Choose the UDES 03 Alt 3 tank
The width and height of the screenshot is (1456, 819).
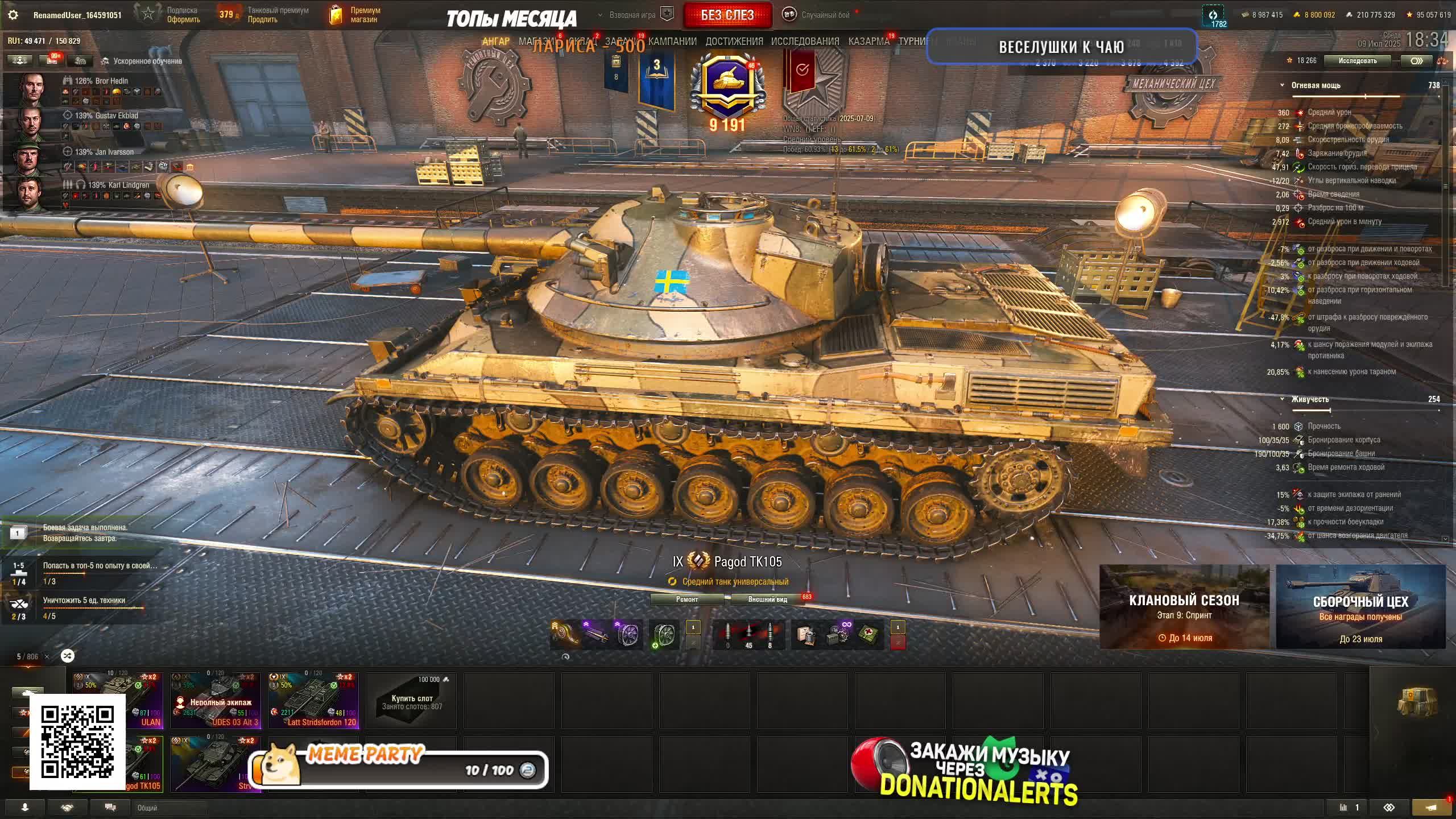tap(216, 701)
